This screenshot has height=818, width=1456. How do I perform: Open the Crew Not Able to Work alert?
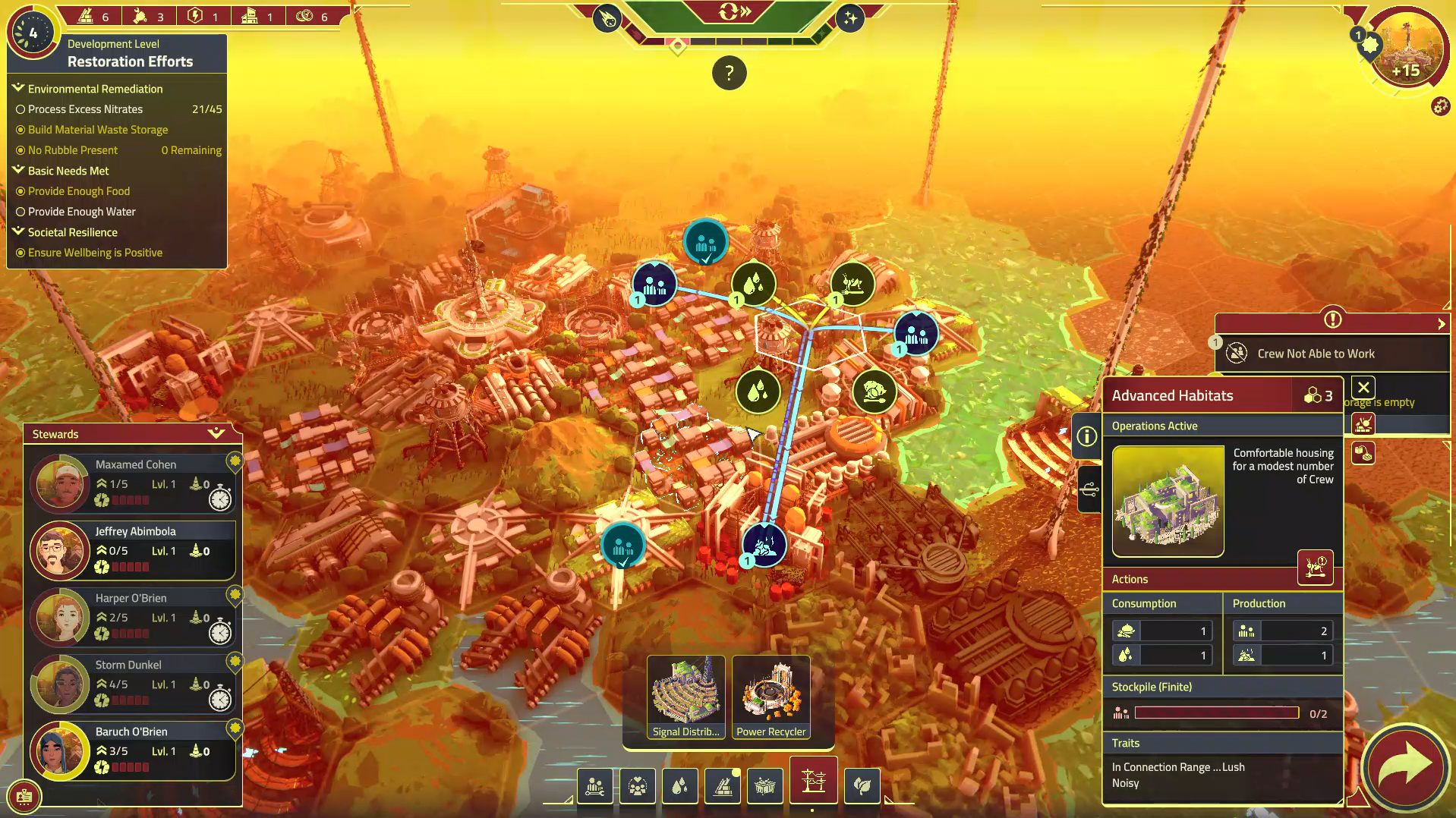(x=1316, y=354)
